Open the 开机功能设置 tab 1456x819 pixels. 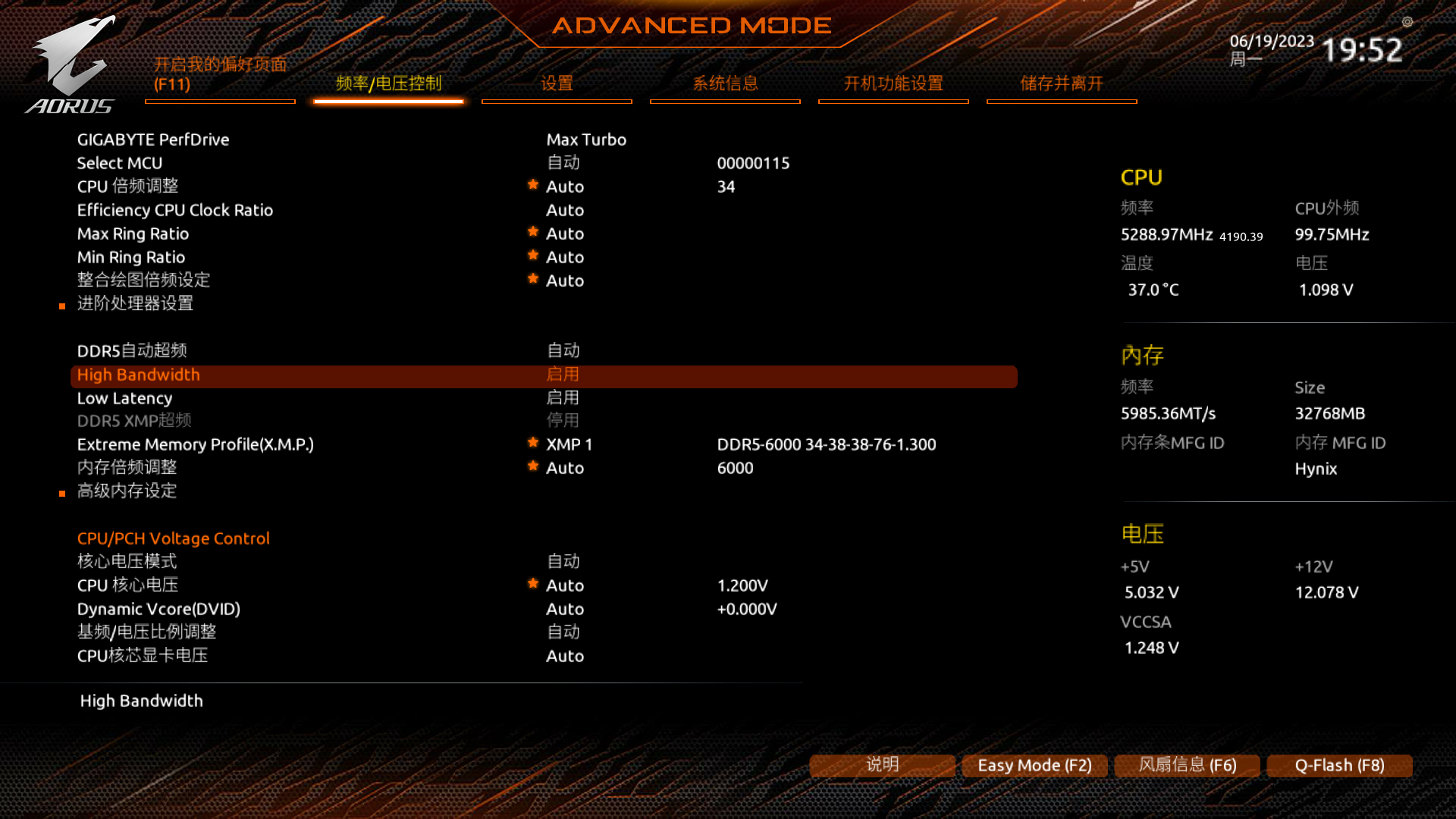(893, 83)
